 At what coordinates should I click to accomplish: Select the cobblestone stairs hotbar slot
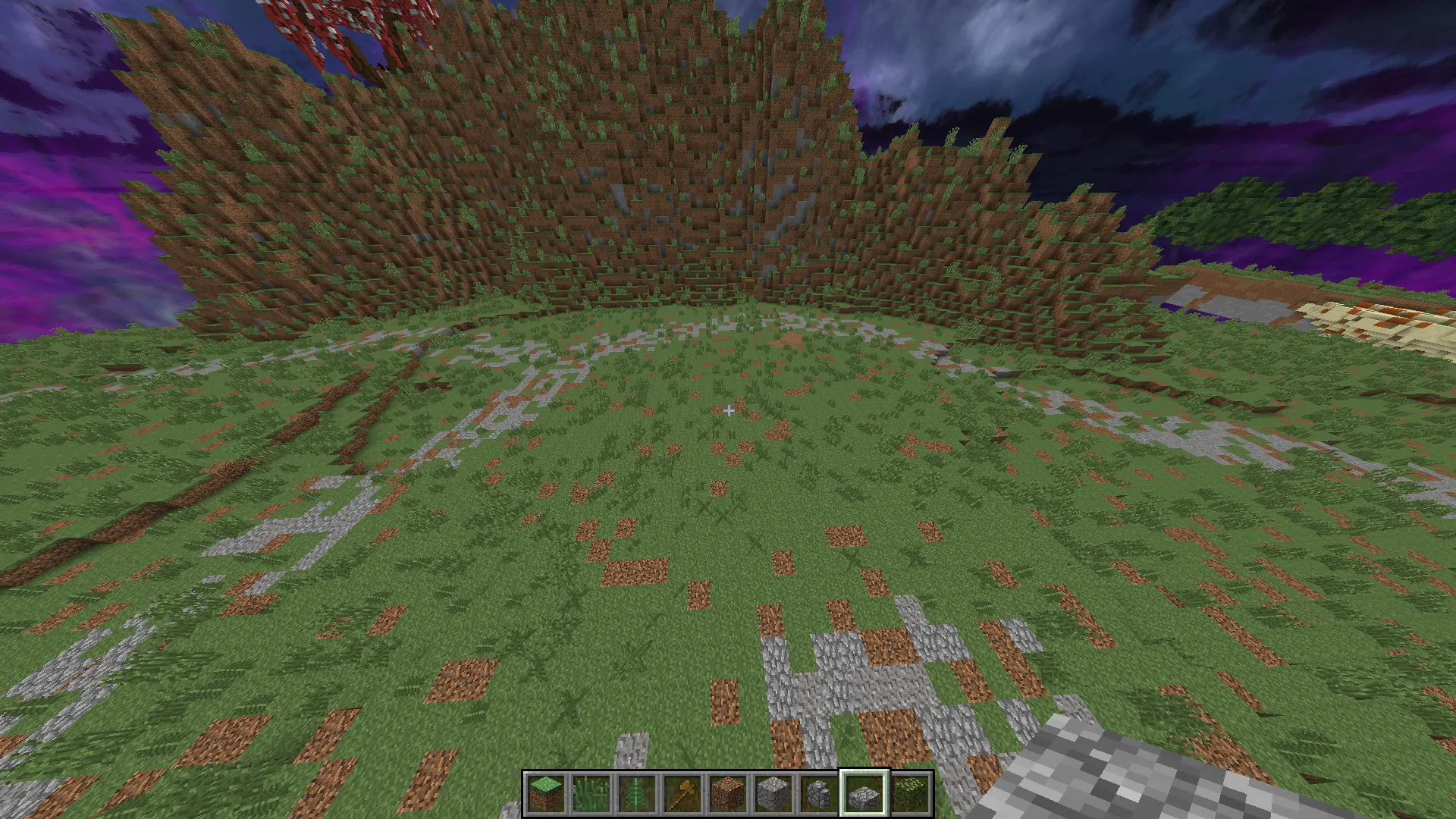(x=818, y=794)
